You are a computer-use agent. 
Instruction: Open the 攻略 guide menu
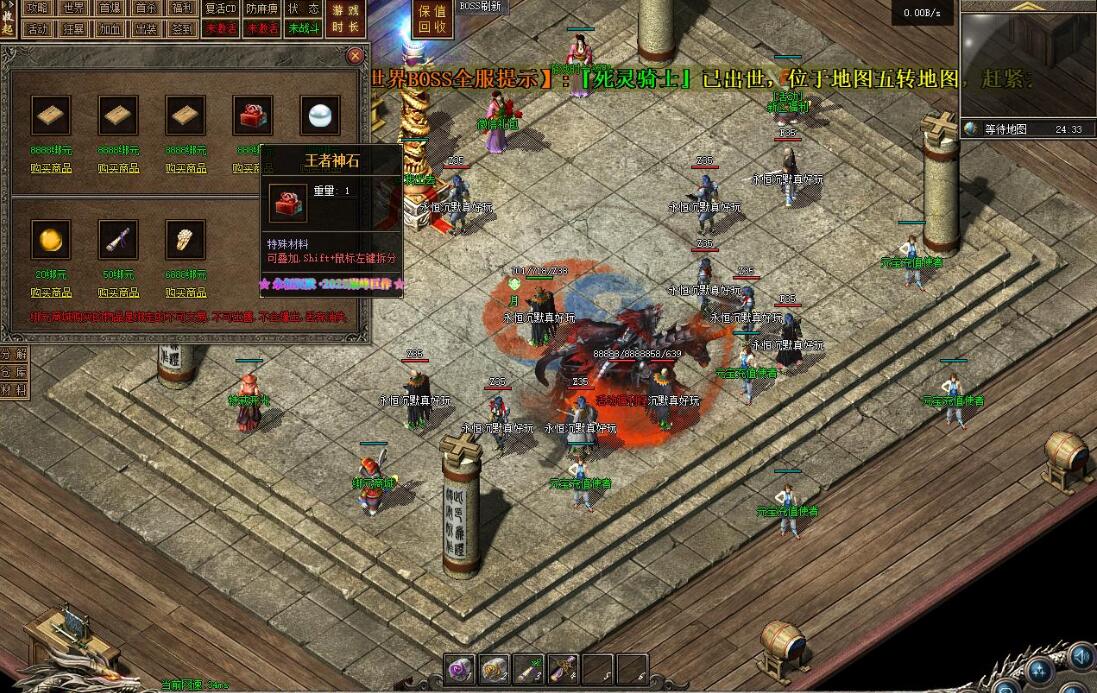point(37,8)
